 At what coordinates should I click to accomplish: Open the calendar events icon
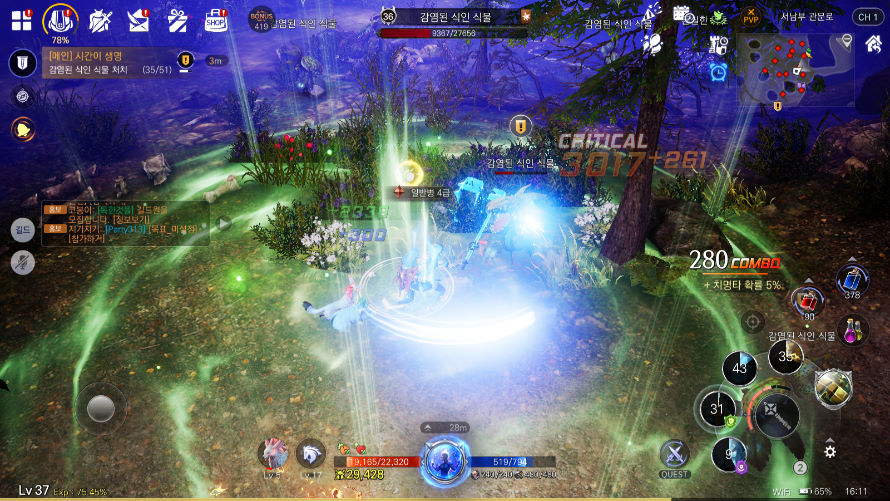pos(682,15)
